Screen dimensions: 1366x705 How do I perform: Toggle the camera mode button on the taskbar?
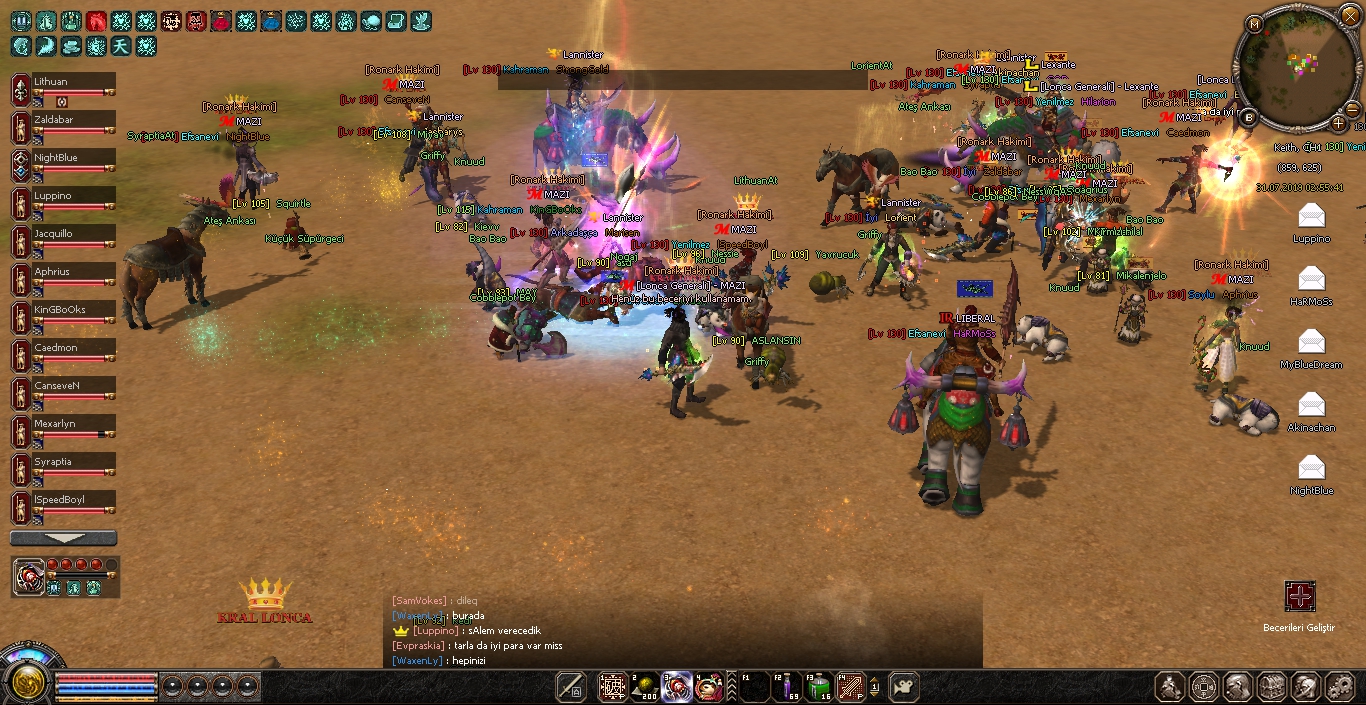coord(904,687)
